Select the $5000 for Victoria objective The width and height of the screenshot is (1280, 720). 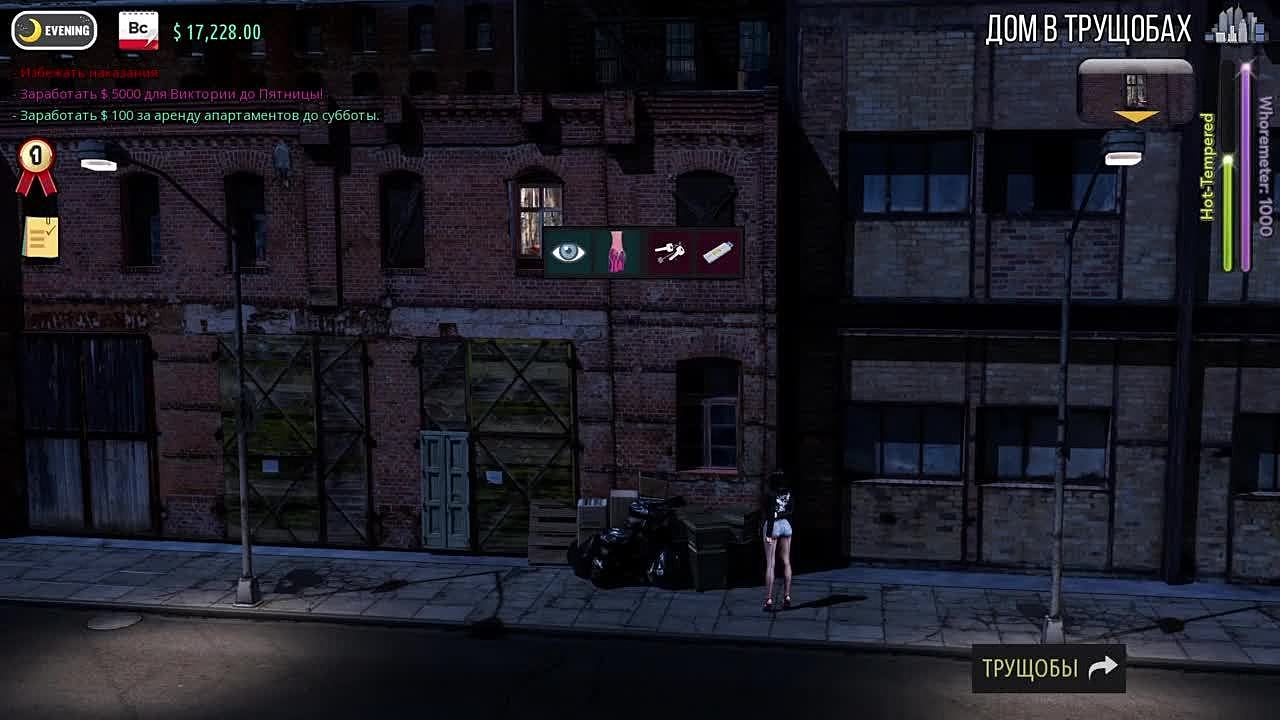pos(170,94)
